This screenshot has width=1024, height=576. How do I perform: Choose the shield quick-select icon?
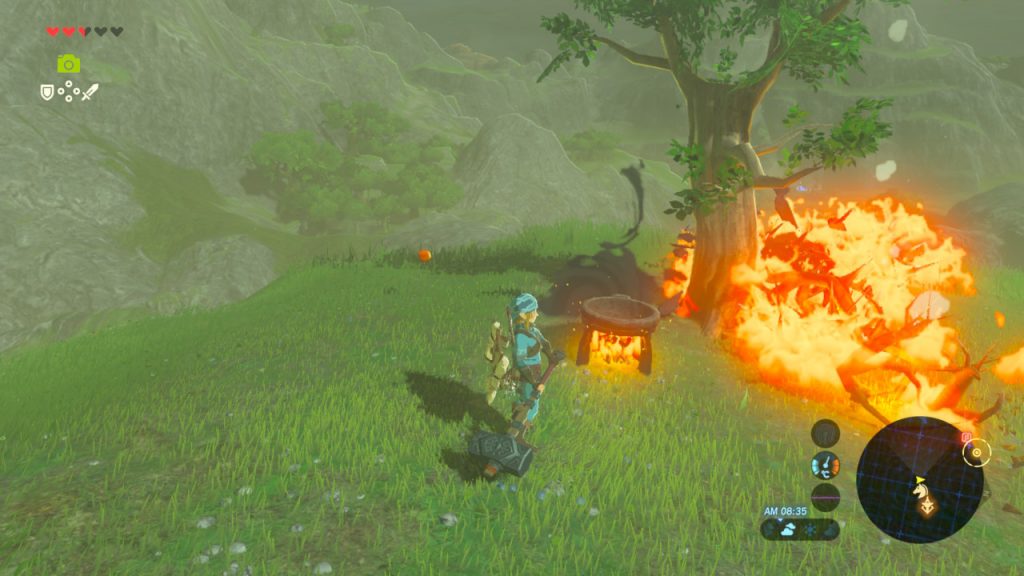click(x=47, y=92)
